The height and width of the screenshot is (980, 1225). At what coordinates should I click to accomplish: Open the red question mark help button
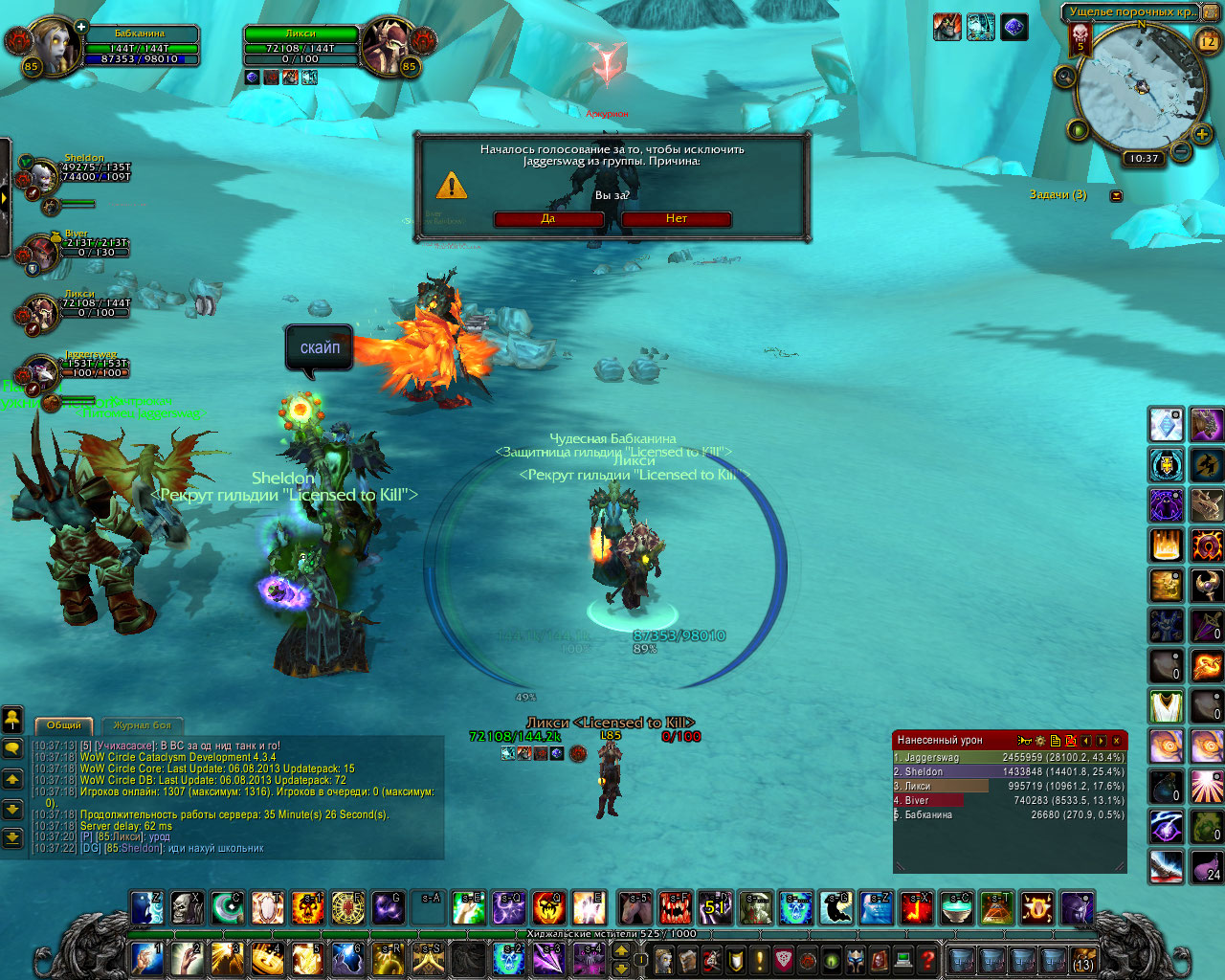926,958
